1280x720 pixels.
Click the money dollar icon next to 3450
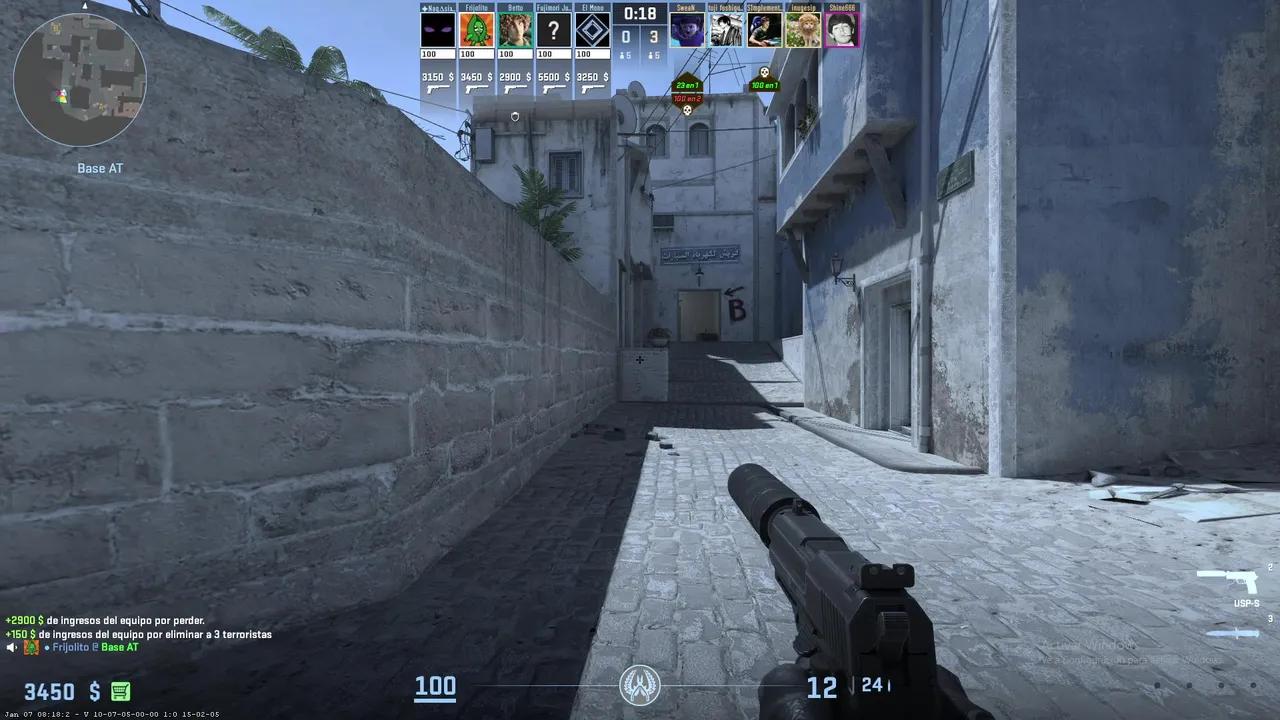point(95,691)
